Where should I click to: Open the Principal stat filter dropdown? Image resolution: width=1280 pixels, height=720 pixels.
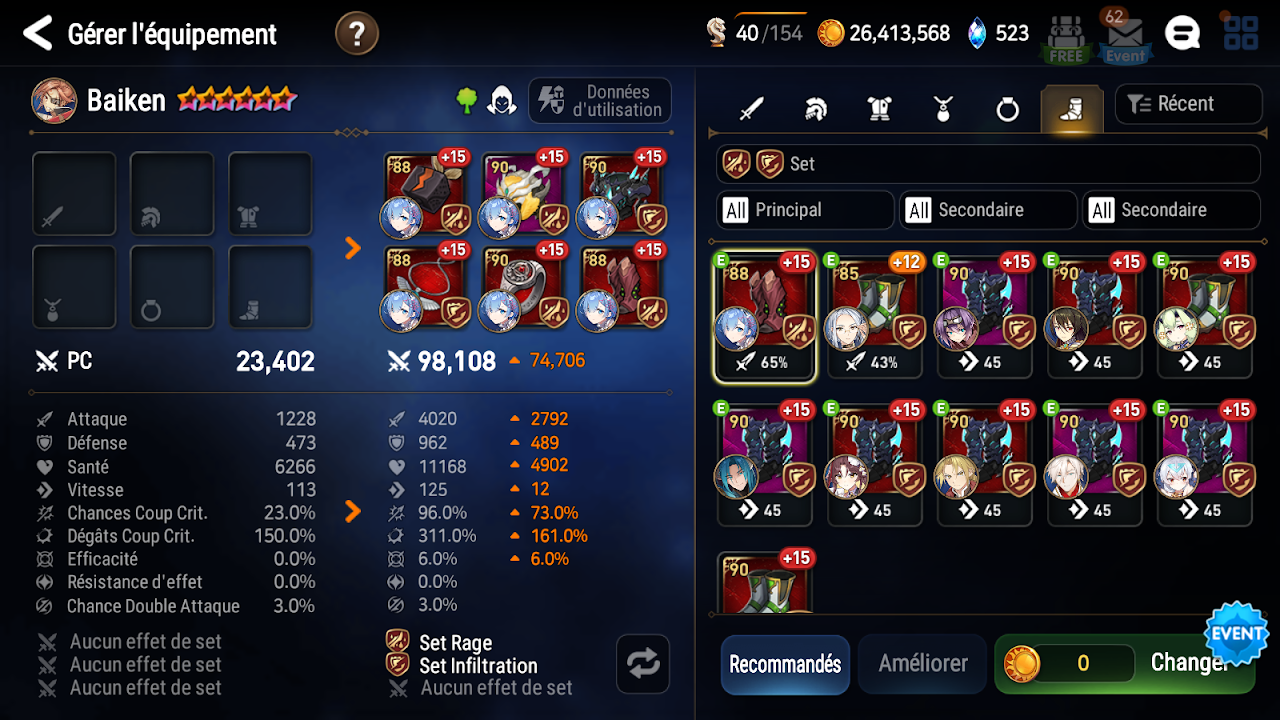point(804,210)
